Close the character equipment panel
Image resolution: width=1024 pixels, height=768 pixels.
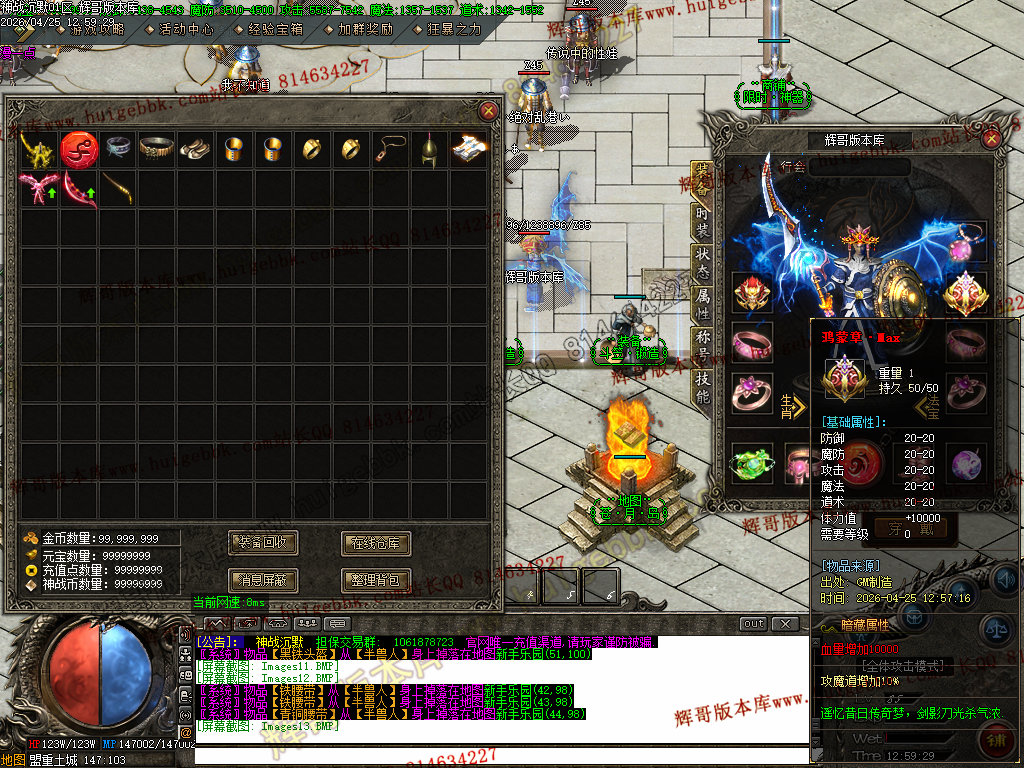point(991,139)
